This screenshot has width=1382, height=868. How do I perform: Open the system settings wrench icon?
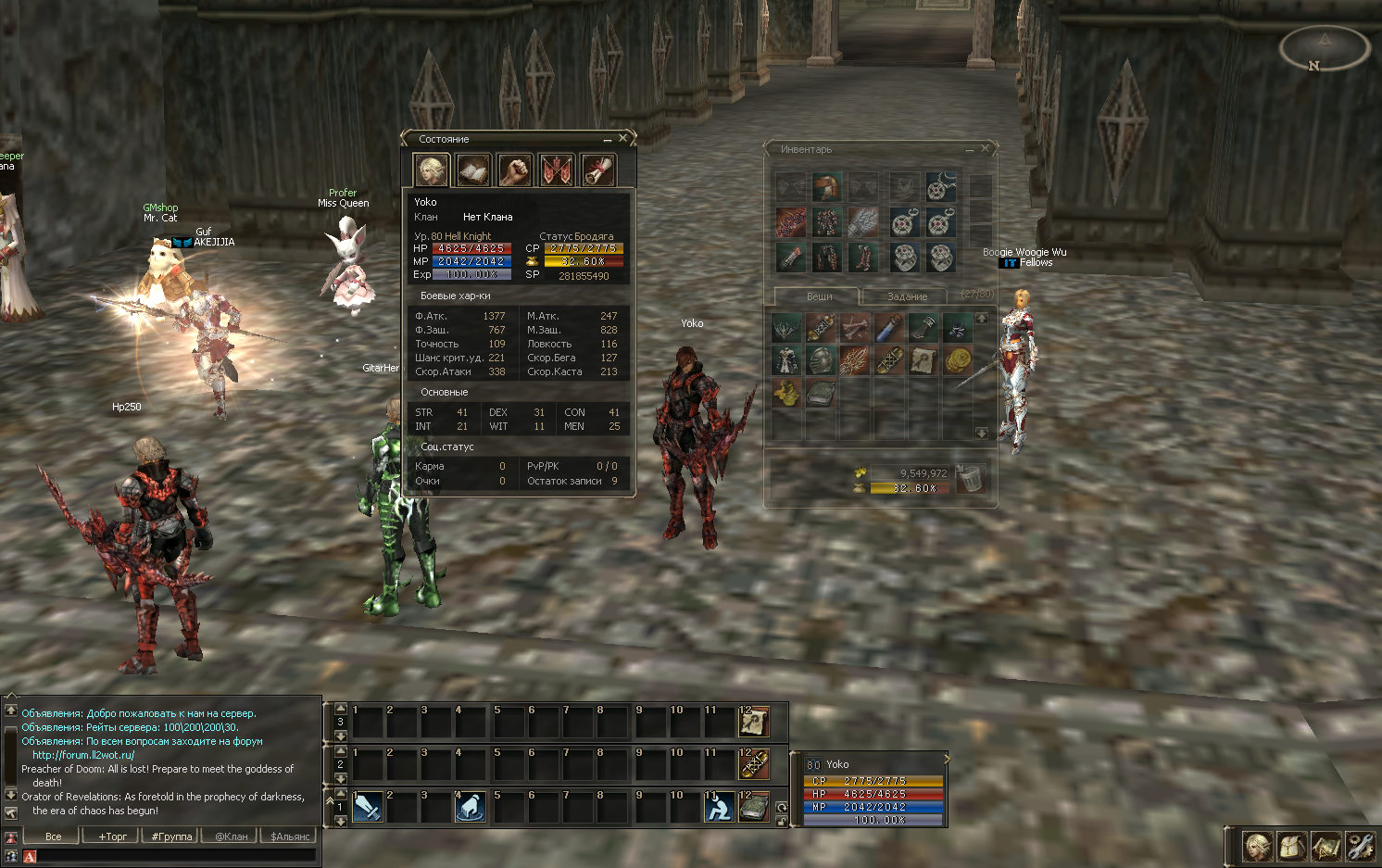1359,846
